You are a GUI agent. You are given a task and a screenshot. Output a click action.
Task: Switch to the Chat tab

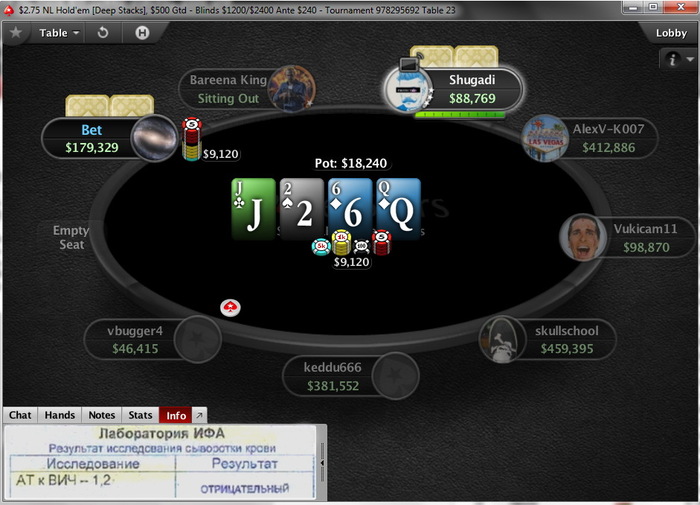pyautogui.click(x=21, y=415)
